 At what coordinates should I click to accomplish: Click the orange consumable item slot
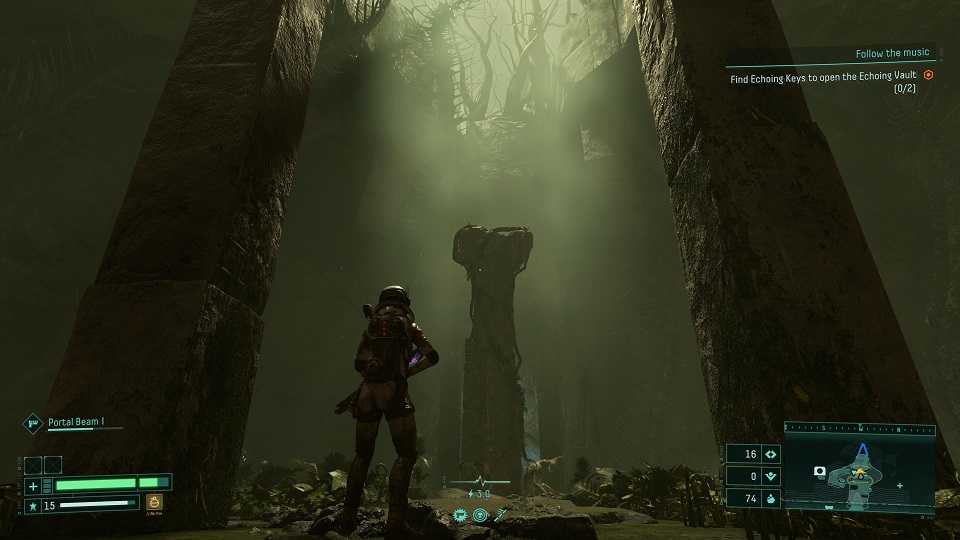(155, 502)
